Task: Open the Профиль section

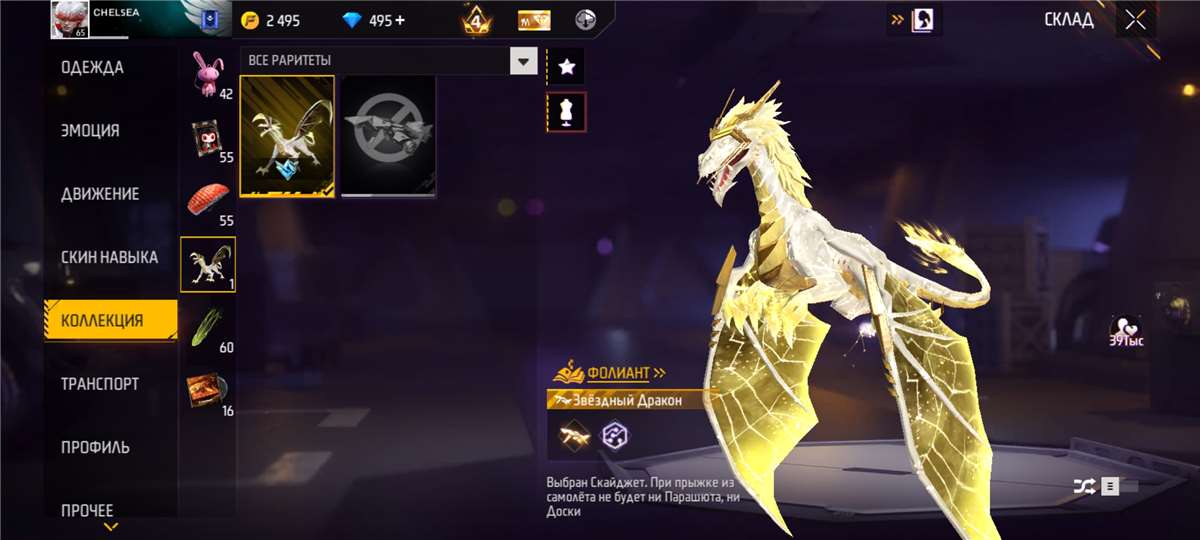Action: point(95,447)
